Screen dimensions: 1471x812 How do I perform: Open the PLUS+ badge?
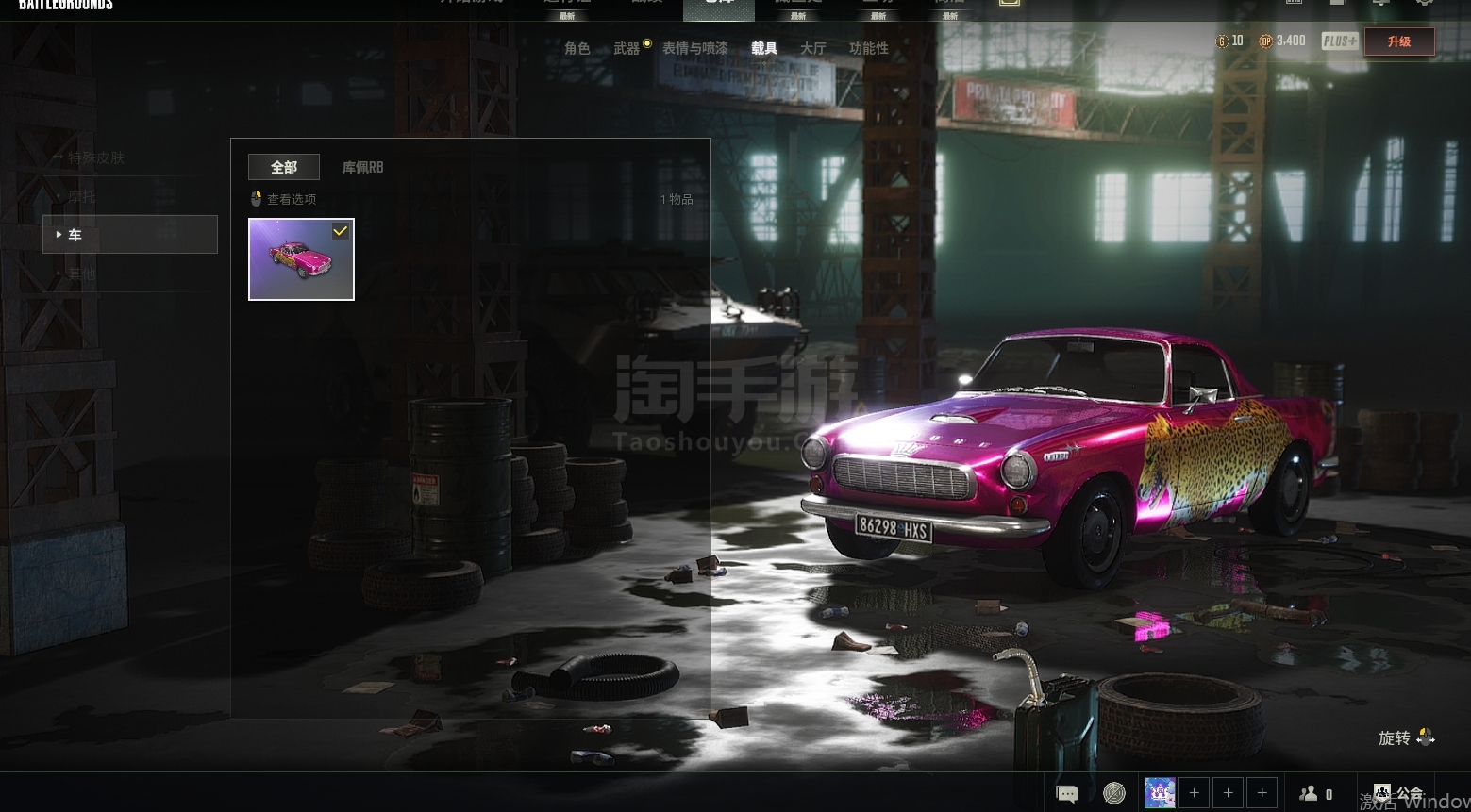[x=1339, y=41]
